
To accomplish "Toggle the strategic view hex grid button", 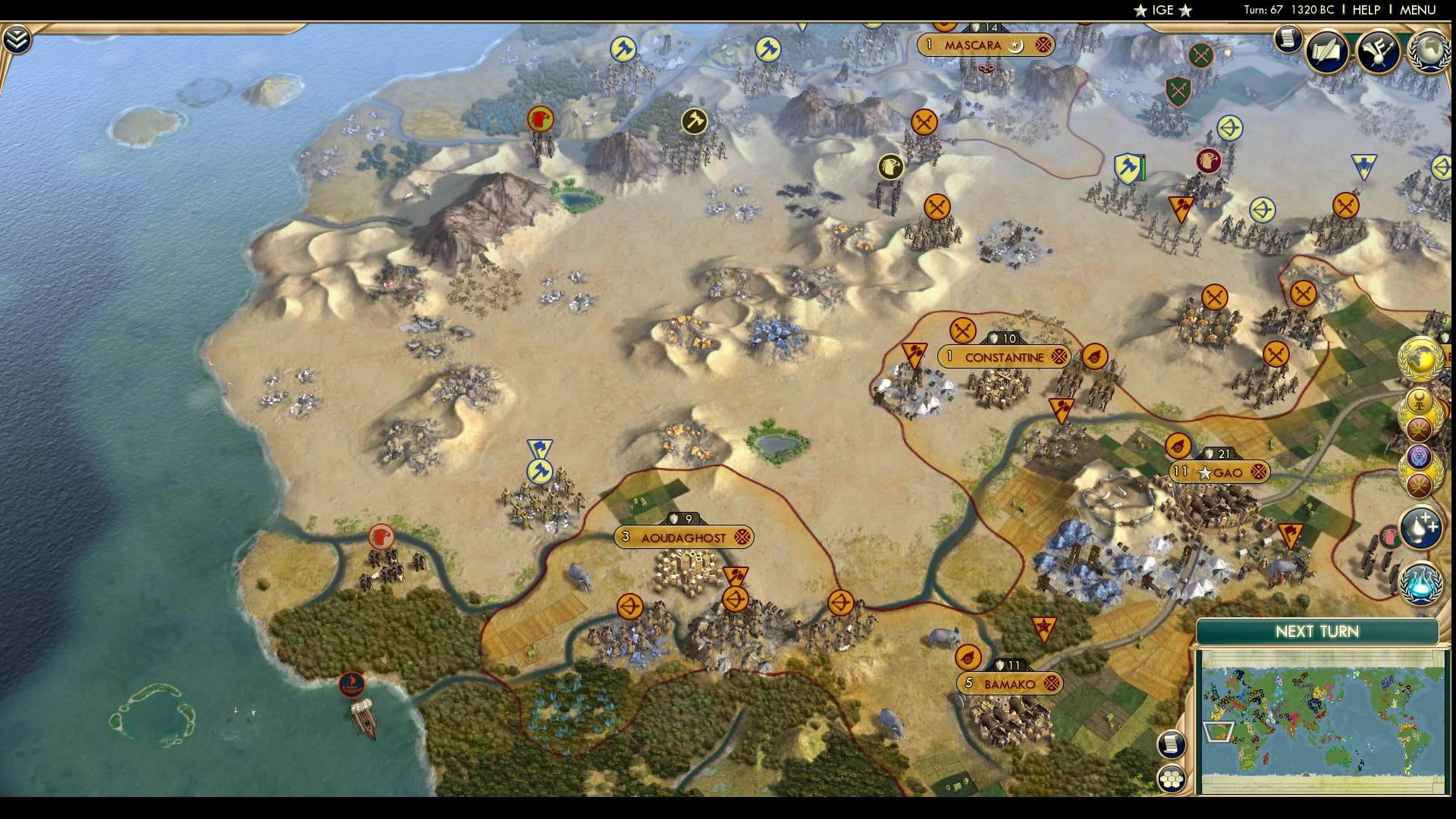I will [x=1171, y=779].
